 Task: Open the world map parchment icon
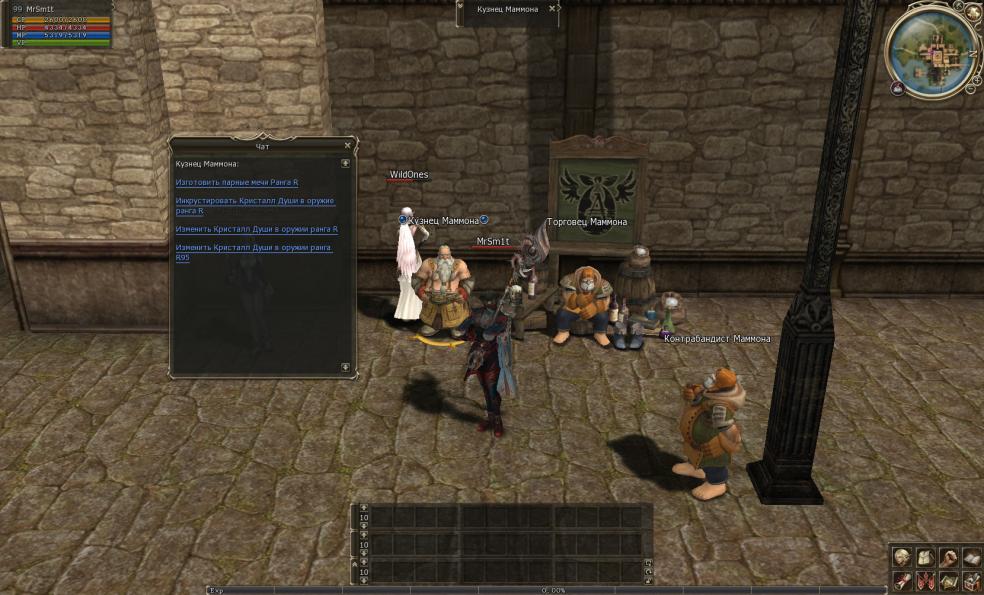(x=947, y=581)
